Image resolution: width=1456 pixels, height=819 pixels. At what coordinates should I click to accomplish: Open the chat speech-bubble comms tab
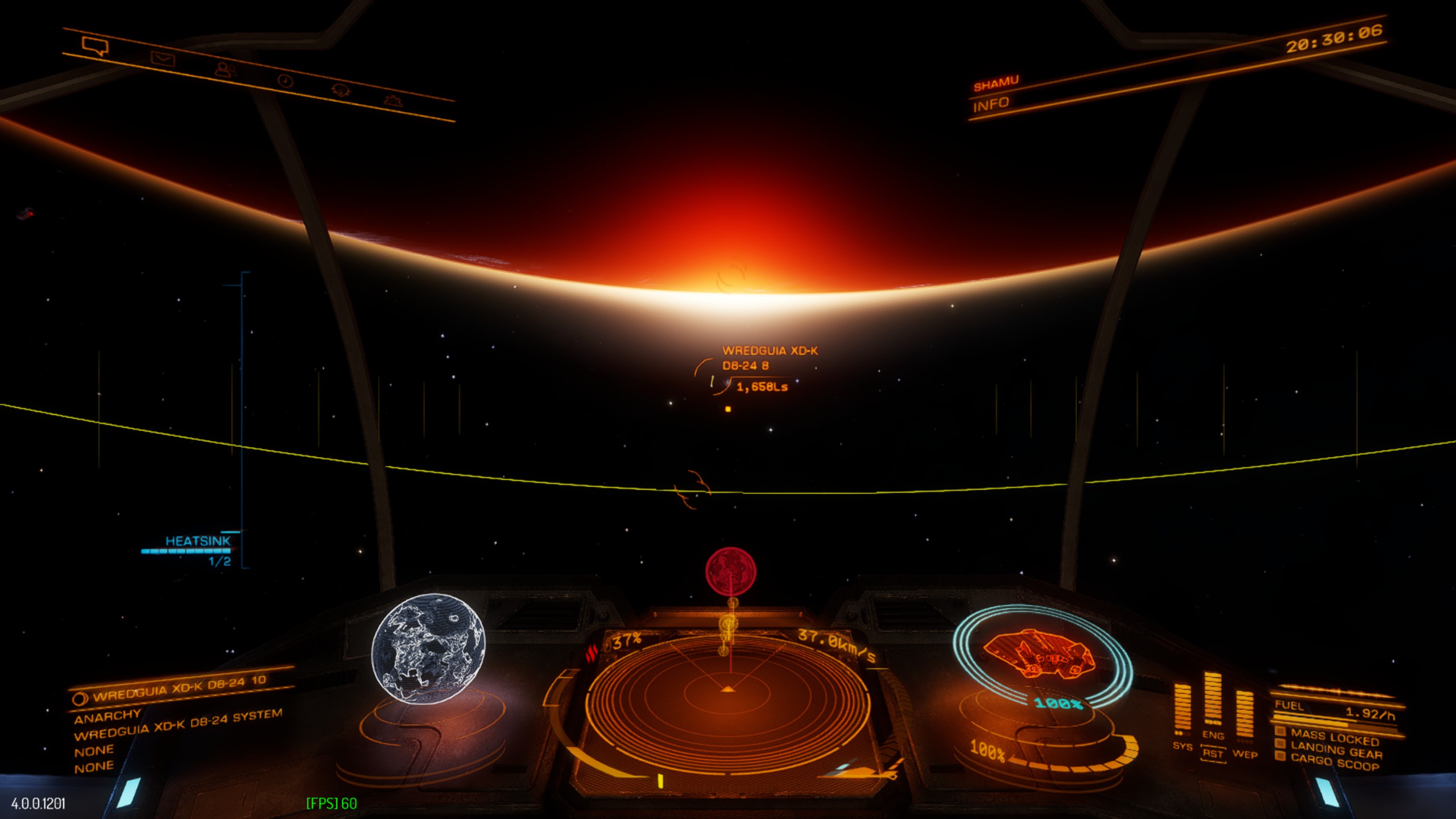click(x=95, y=46)
